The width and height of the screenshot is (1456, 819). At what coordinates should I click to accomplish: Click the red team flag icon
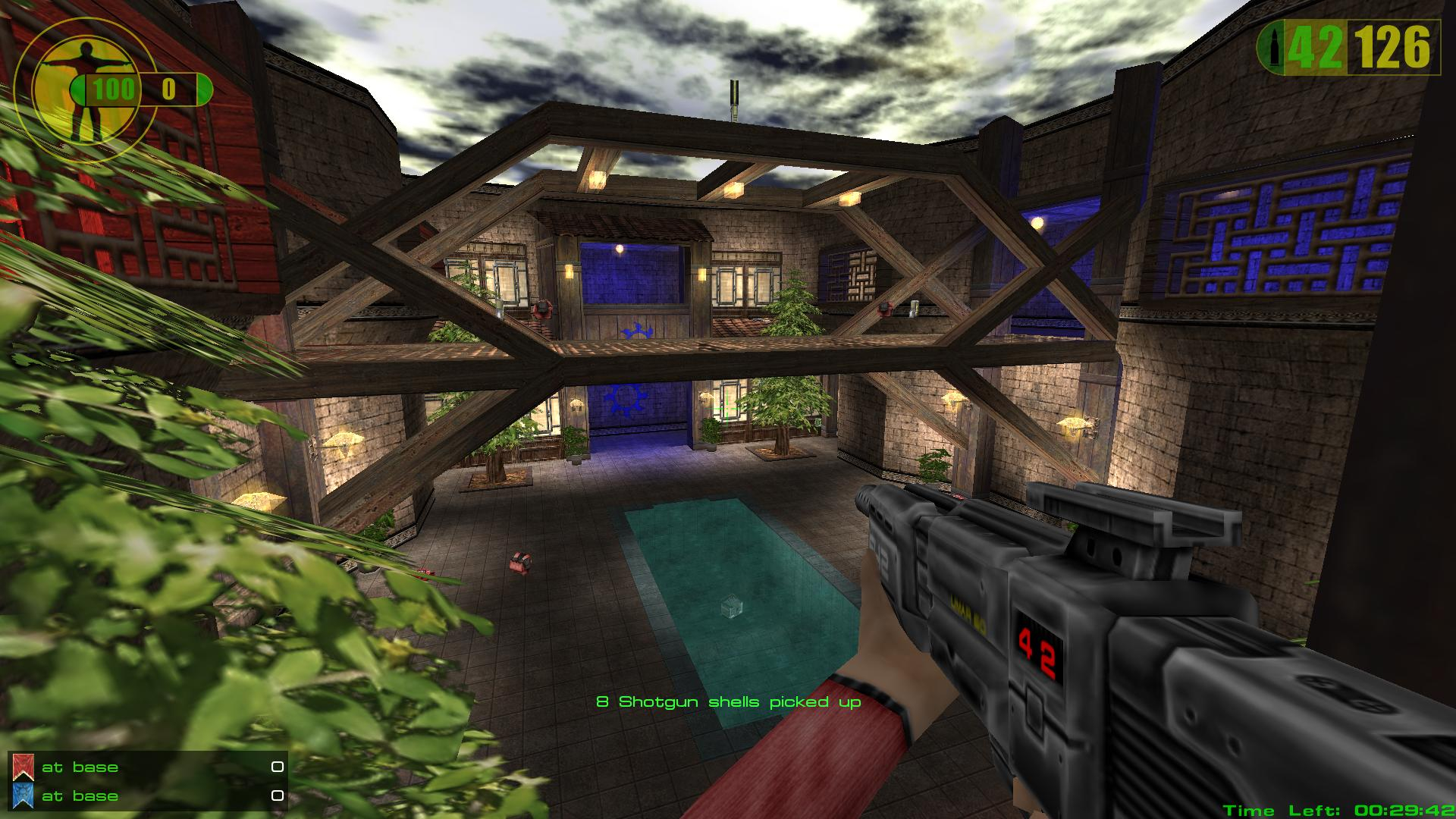(x=23, y=767)
